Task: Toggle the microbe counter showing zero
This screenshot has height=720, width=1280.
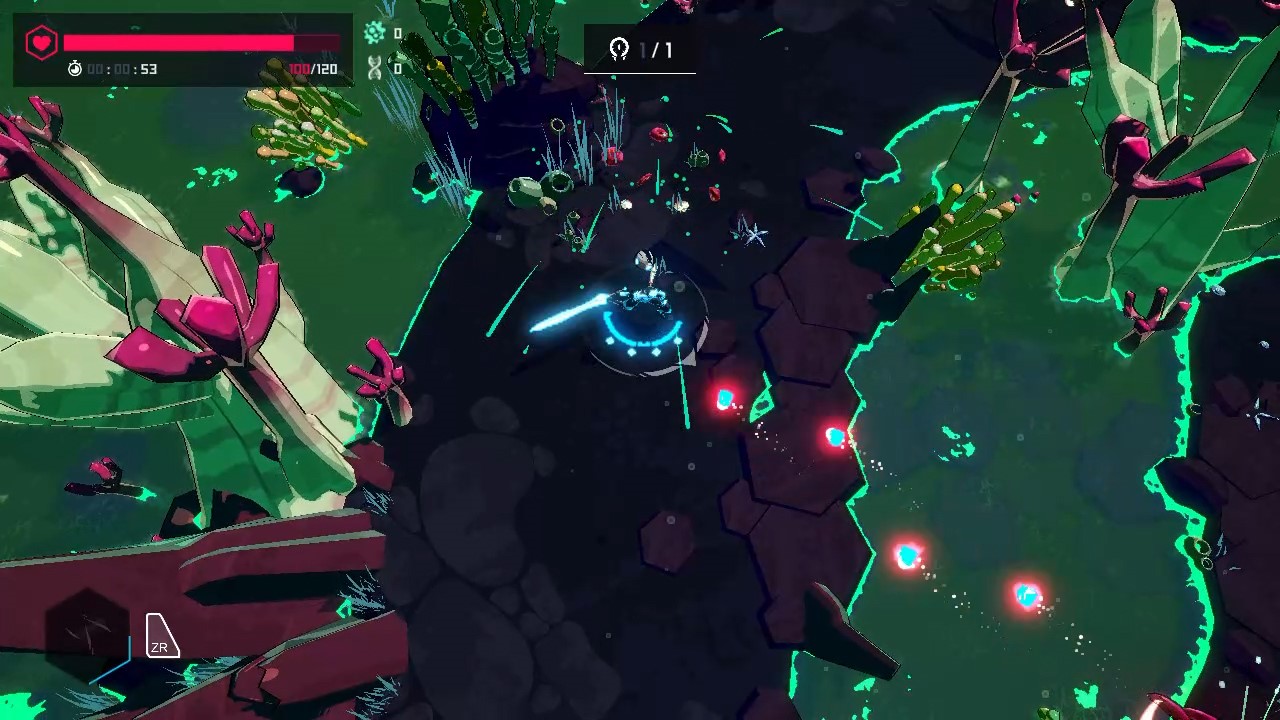Action: (x=397, y=33)
